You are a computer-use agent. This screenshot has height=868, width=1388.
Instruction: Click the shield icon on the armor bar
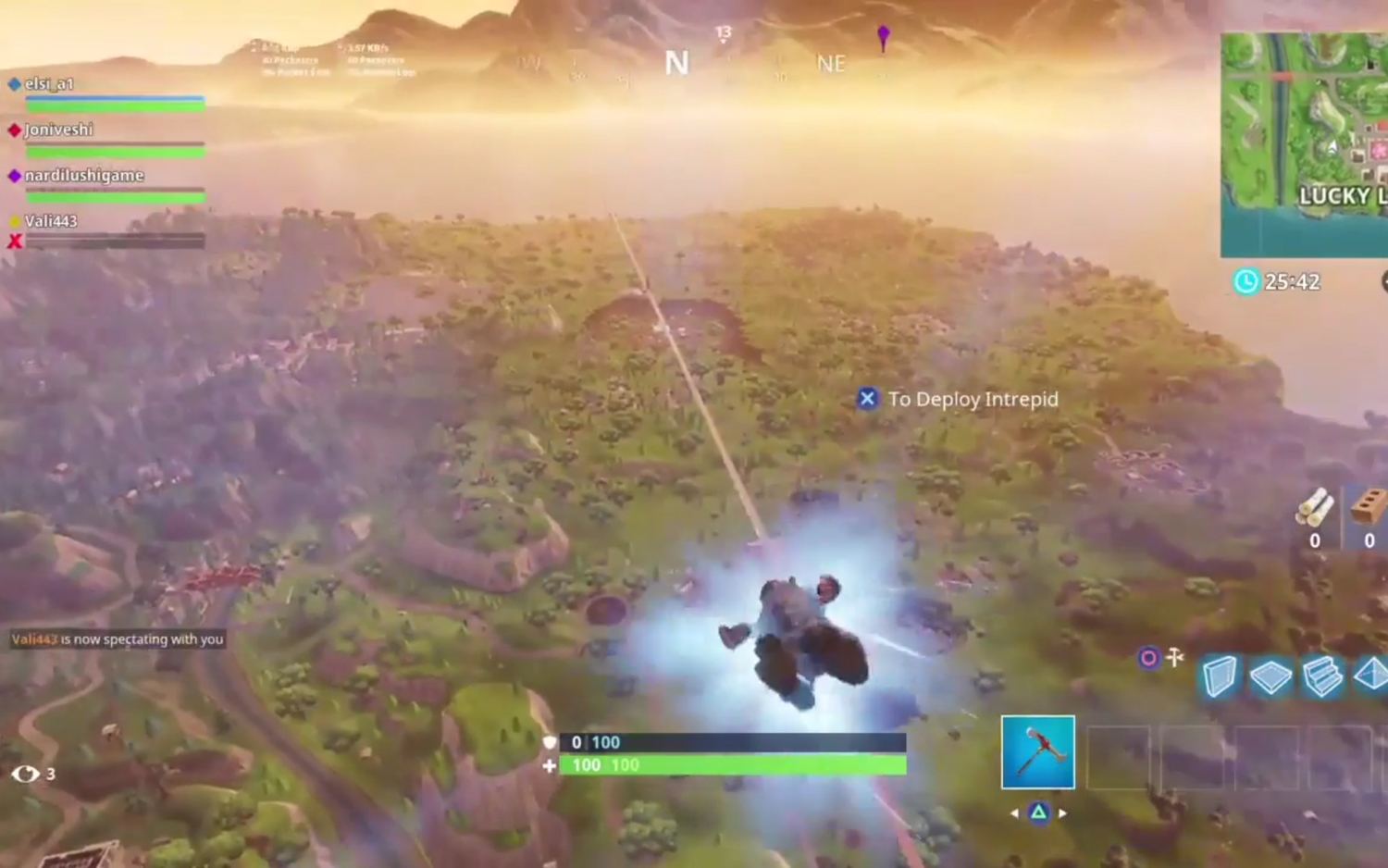click(x=549, y=742)
